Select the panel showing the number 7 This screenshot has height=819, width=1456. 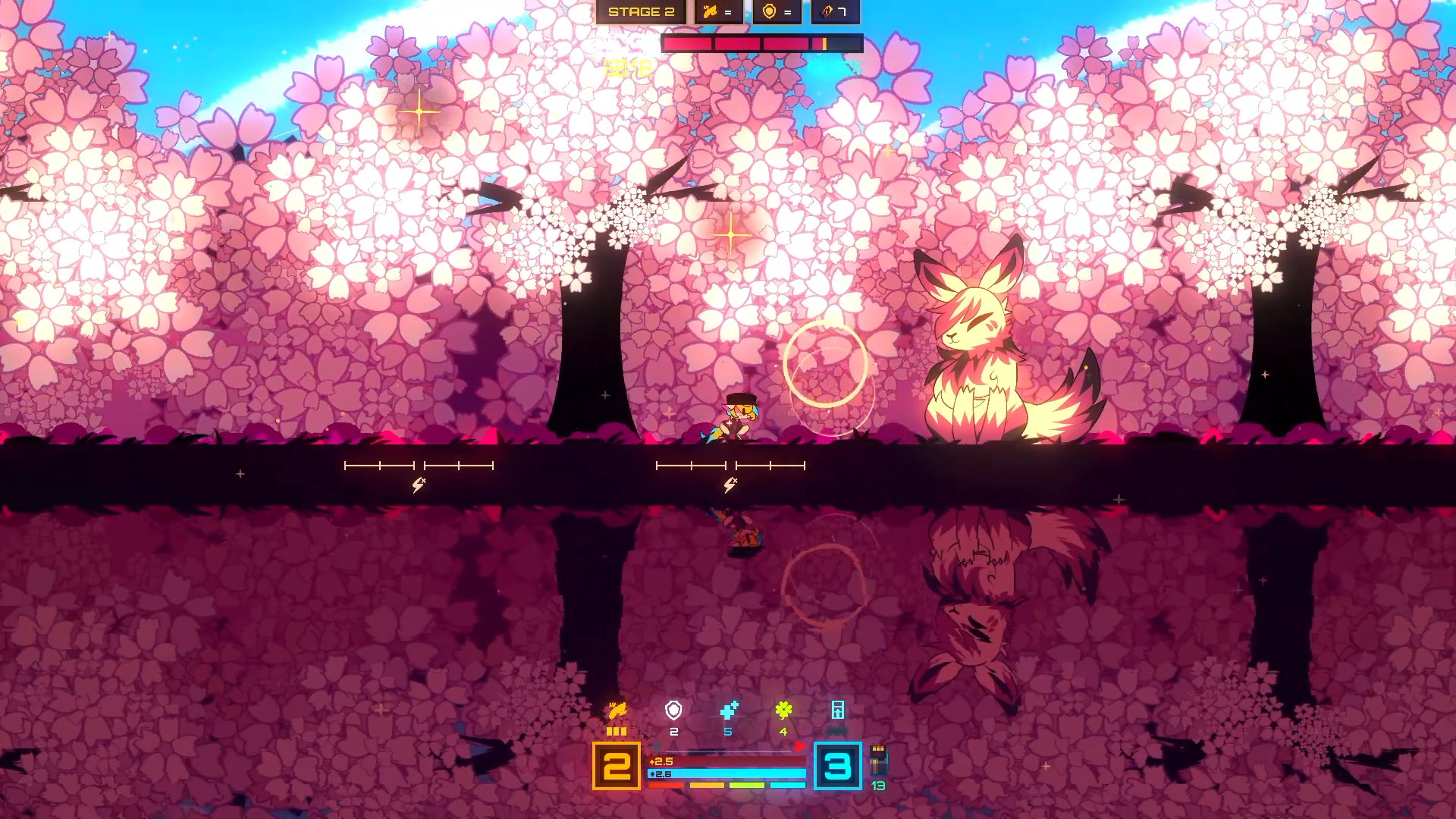tap(835, 12)
